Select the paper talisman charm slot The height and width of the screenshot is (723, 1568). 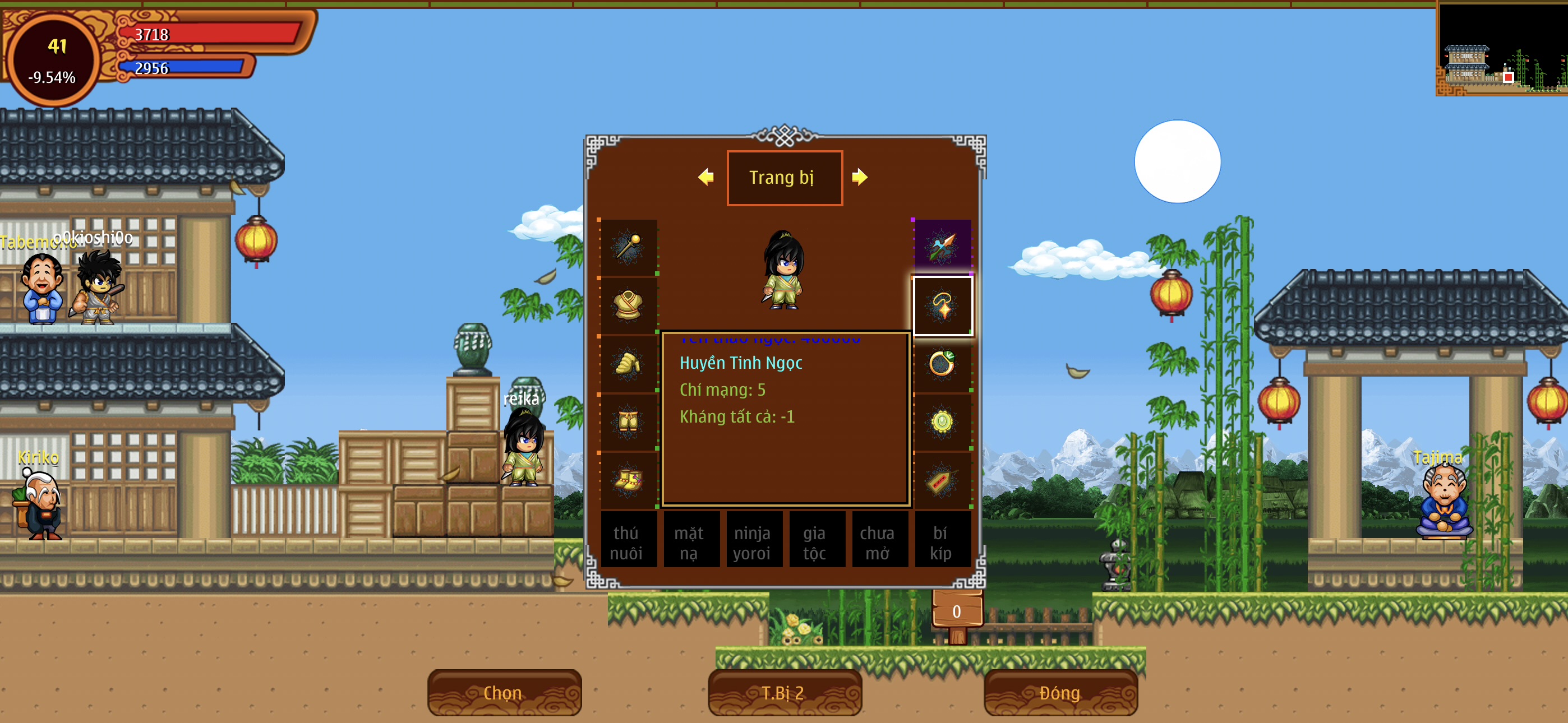[x=942, y=480]
